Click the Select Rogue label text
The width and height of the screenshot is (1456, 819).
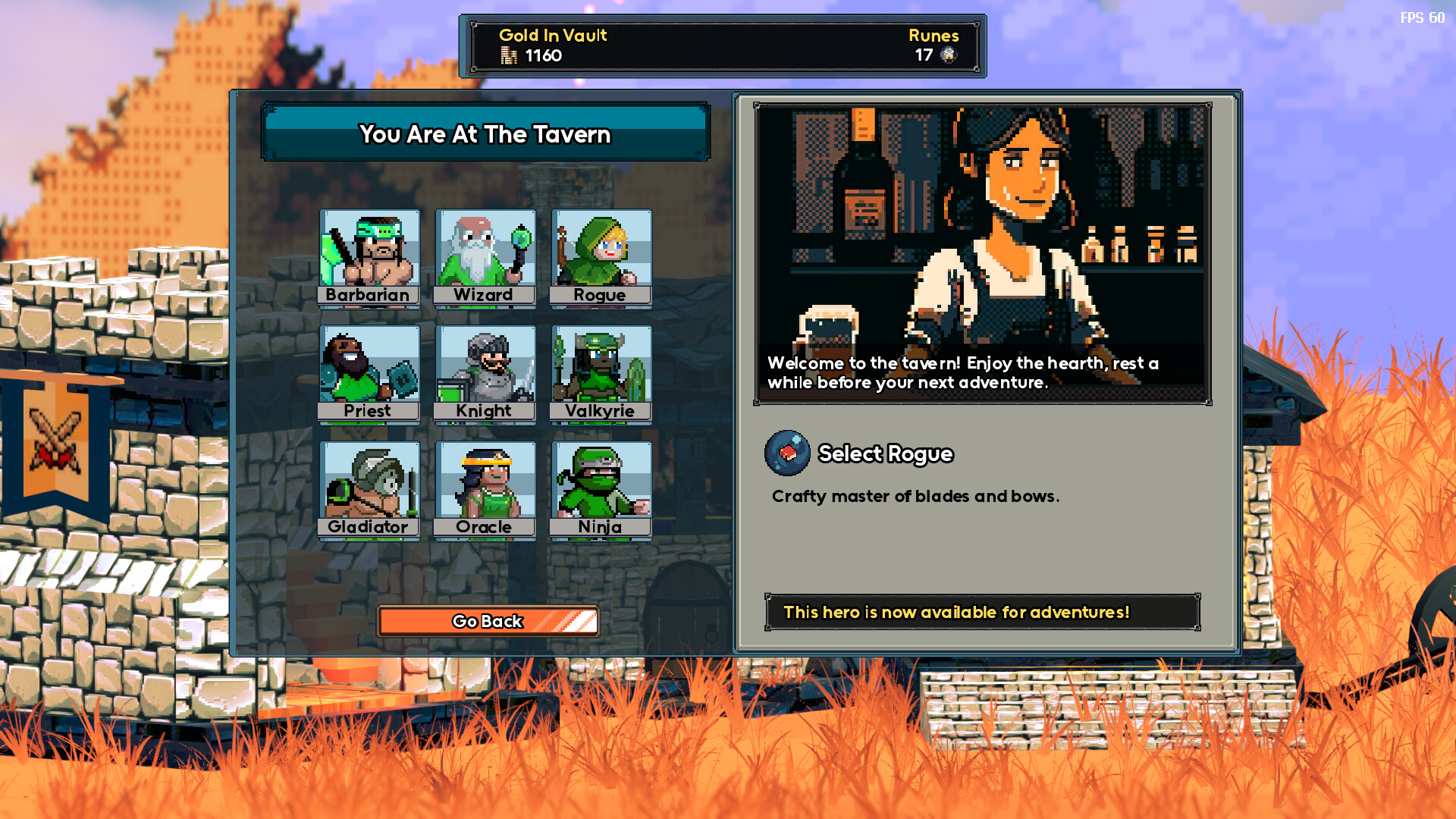tap(886, 453)
